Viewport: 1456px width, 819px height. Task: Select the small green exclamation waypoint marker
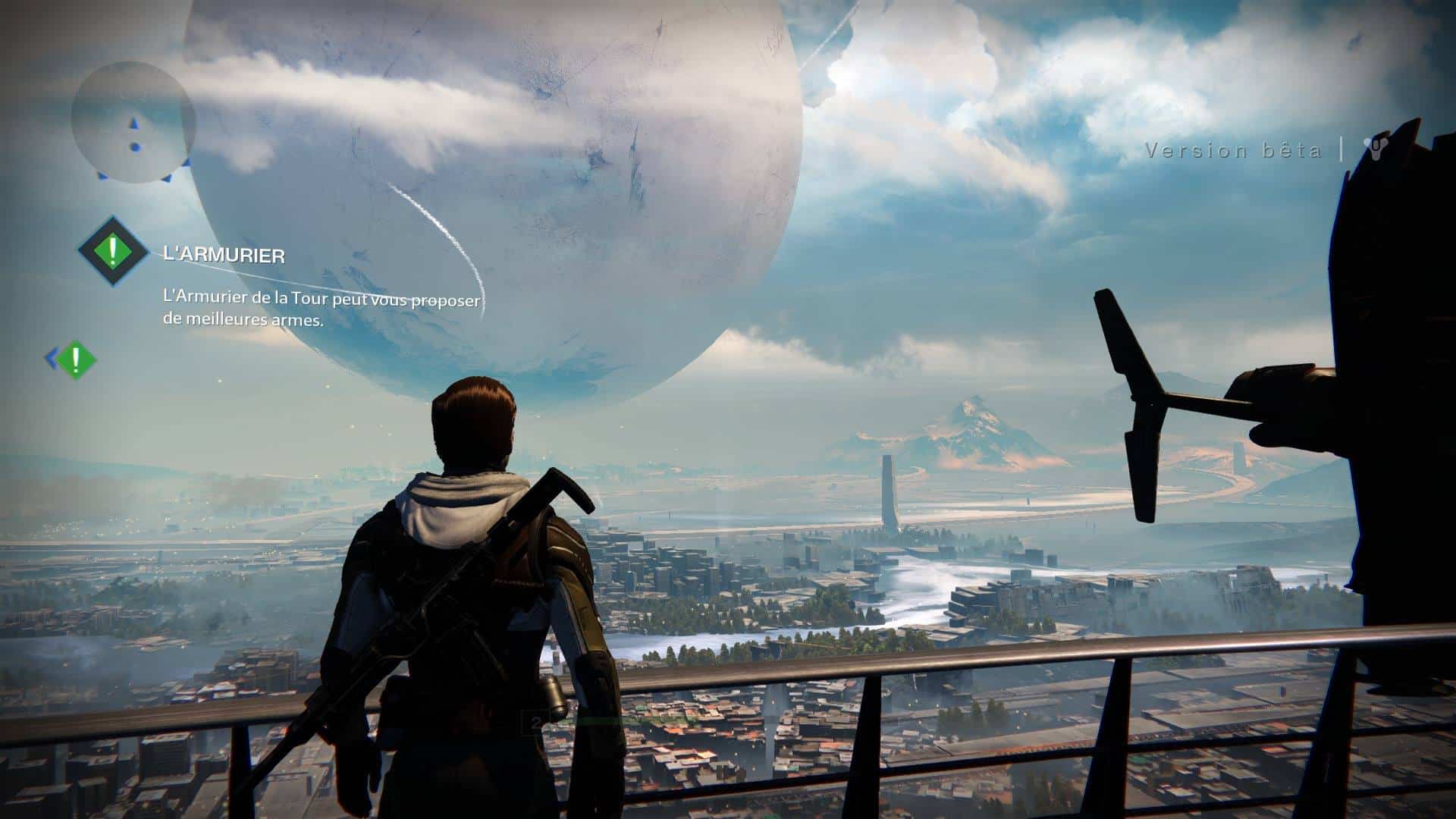[x=75, y=359]
